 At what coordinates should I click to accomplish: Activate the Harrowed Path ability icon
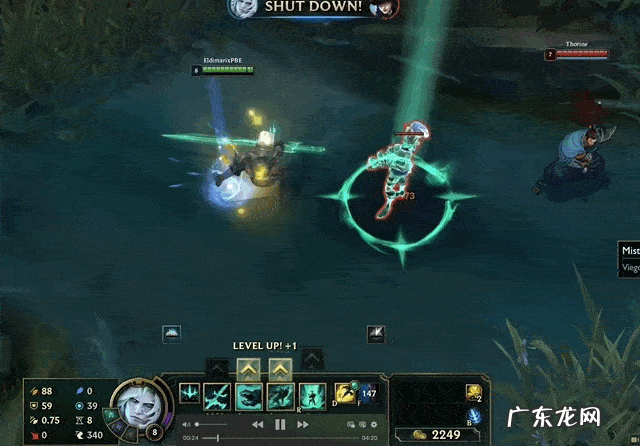pyautogui.click(x=281, y=397)
